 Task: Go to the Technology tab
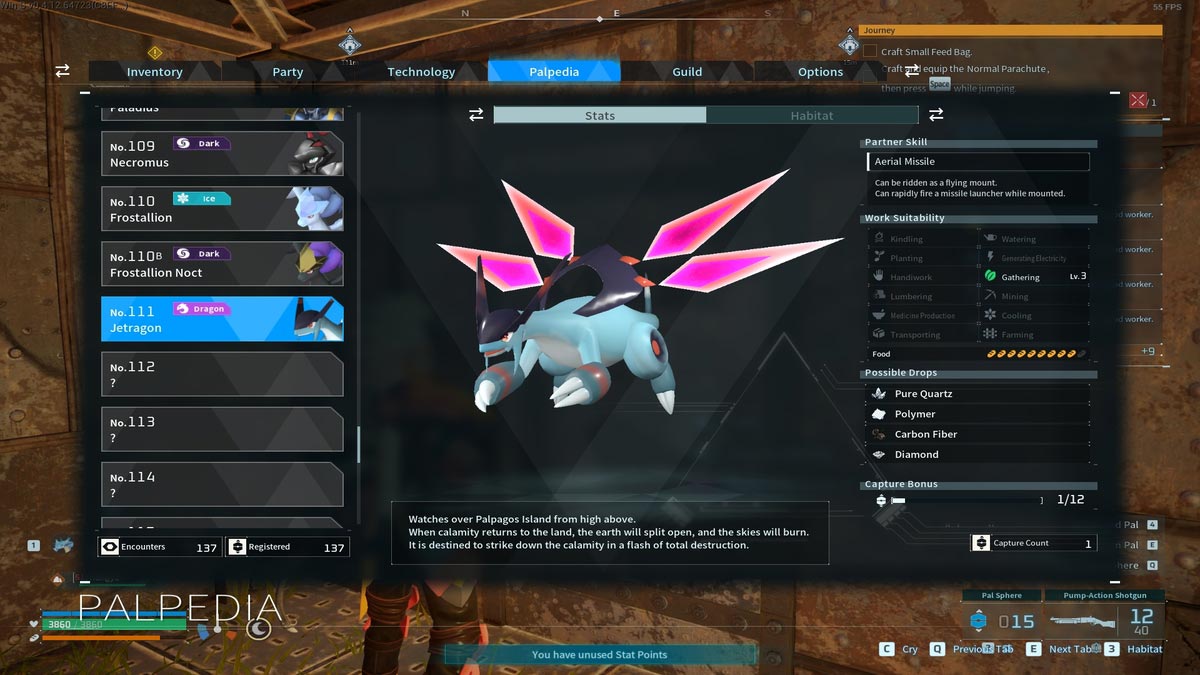click(x=421, y=72)
